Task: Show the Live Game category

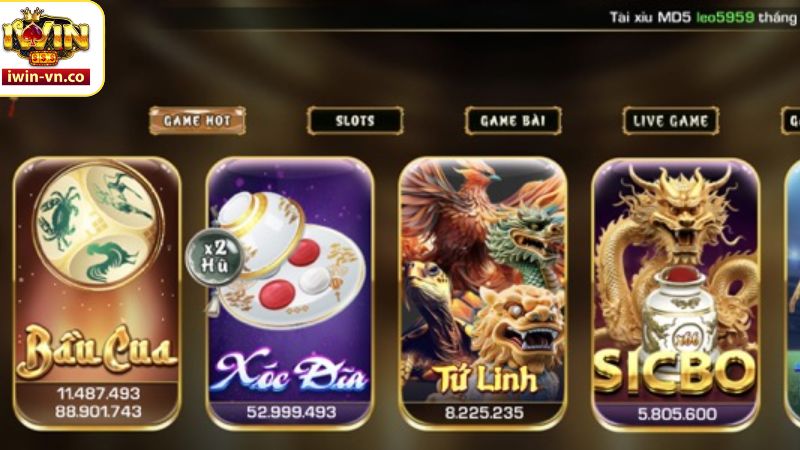Action: tap(671, 121)
